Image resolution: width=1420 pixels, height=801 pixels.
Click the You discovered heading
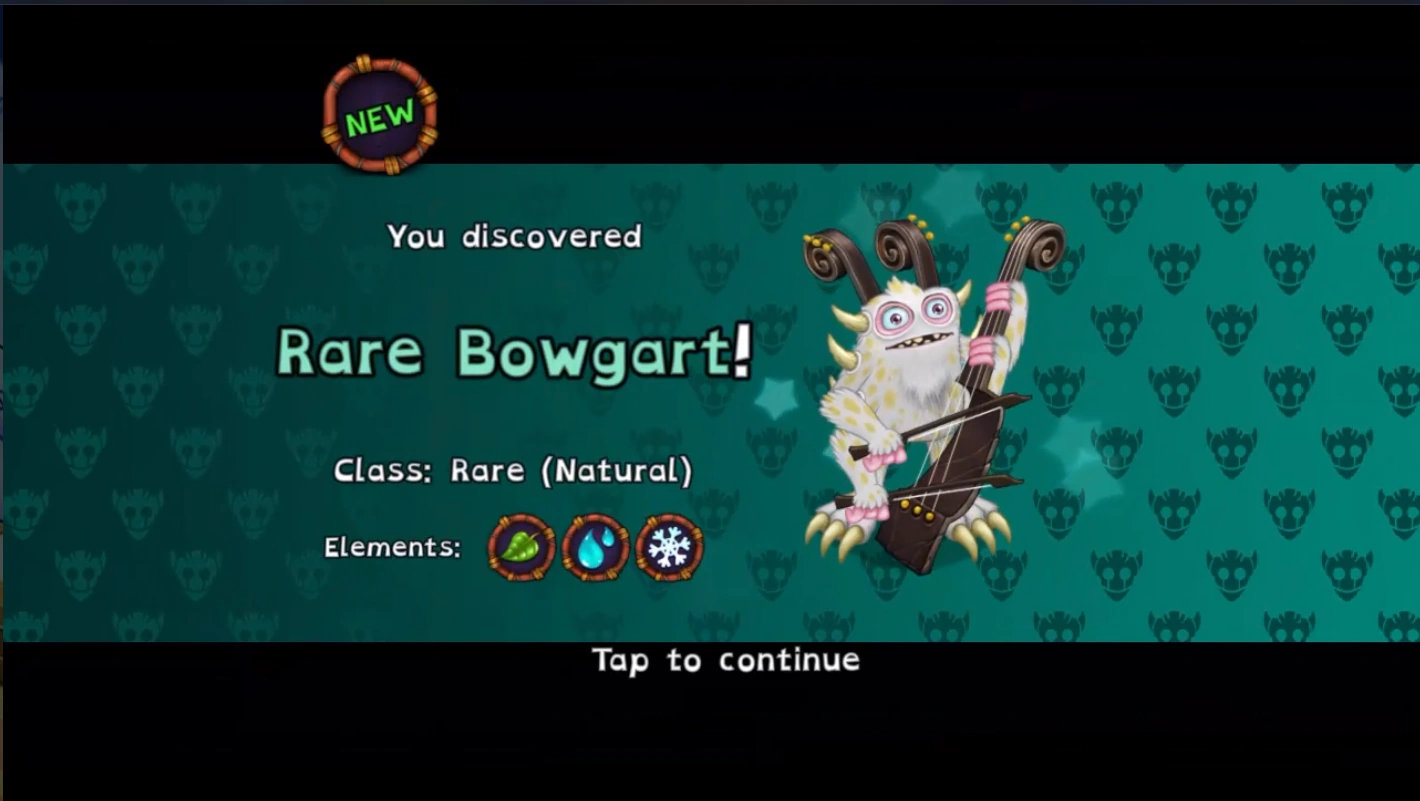[513, 237]
